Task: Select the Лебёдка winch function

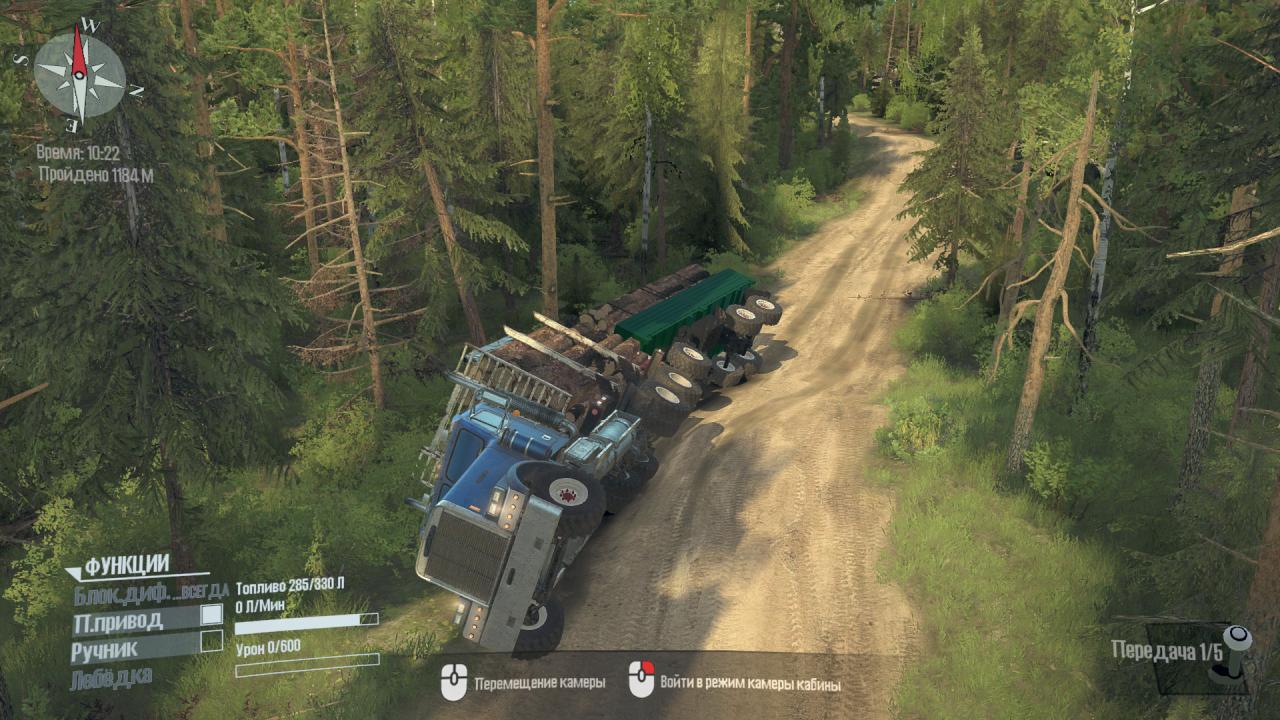Action: click(112, 677)
